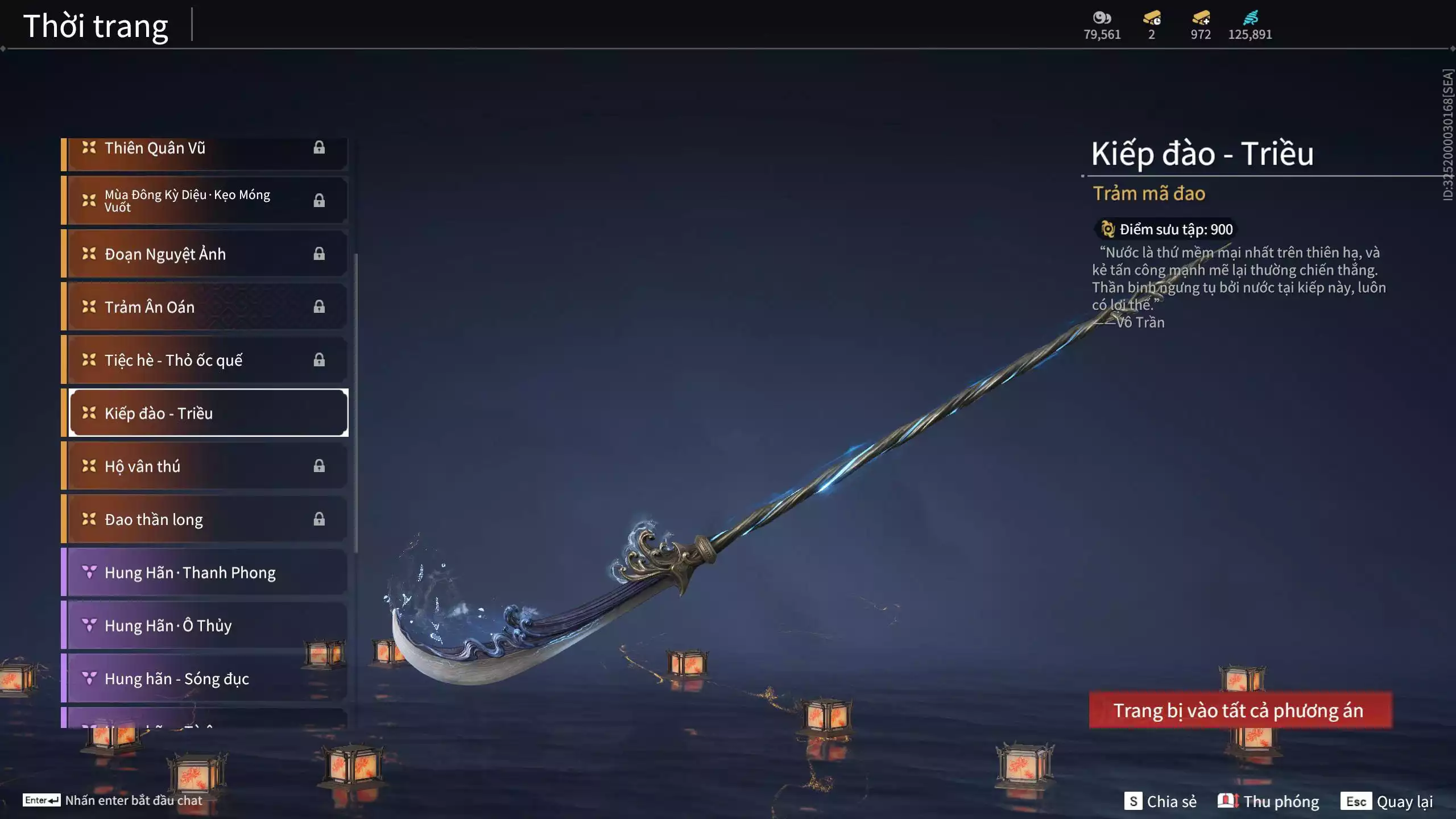Screen dimensions: 1456x819
Task: Select the Thiên Quân Vũ skin entry
Action: point(205,149)
